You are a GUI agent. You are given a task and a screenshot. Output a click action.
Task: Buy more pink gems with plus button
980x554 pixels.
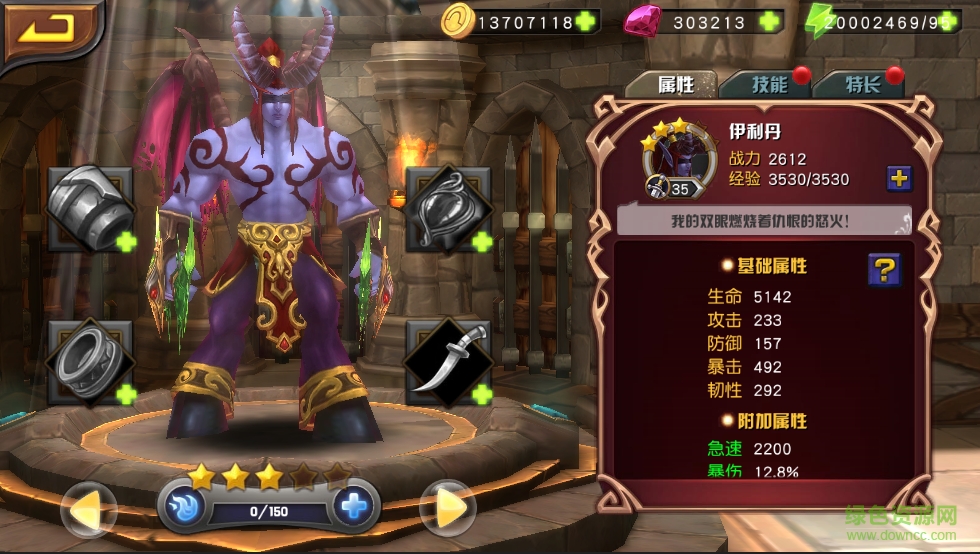click(x=769, y=21)
